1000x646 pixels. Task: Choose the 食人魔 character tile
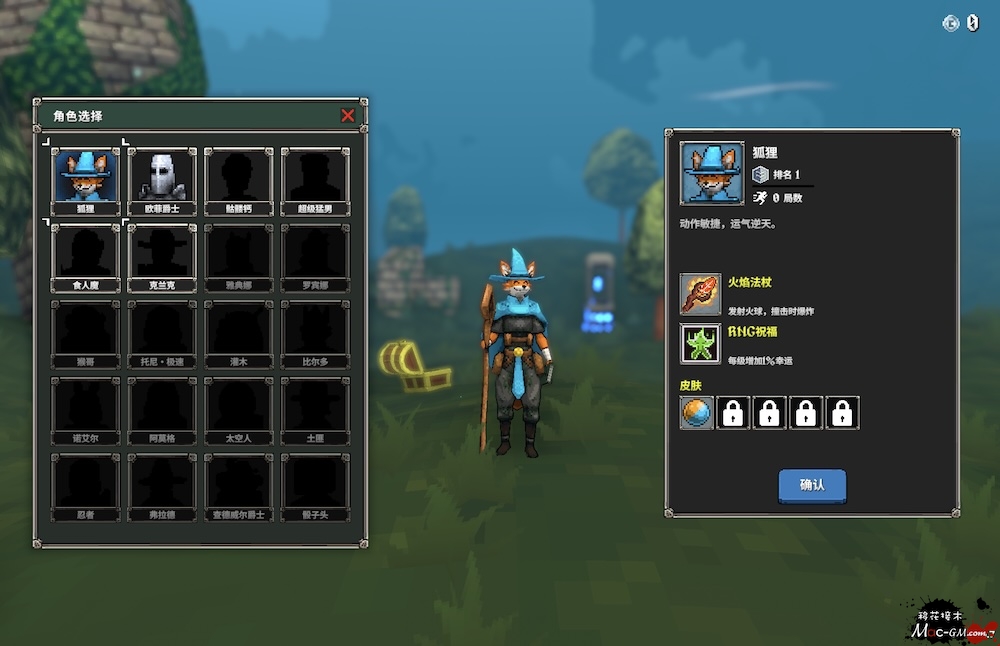click(x=85, y=256)
